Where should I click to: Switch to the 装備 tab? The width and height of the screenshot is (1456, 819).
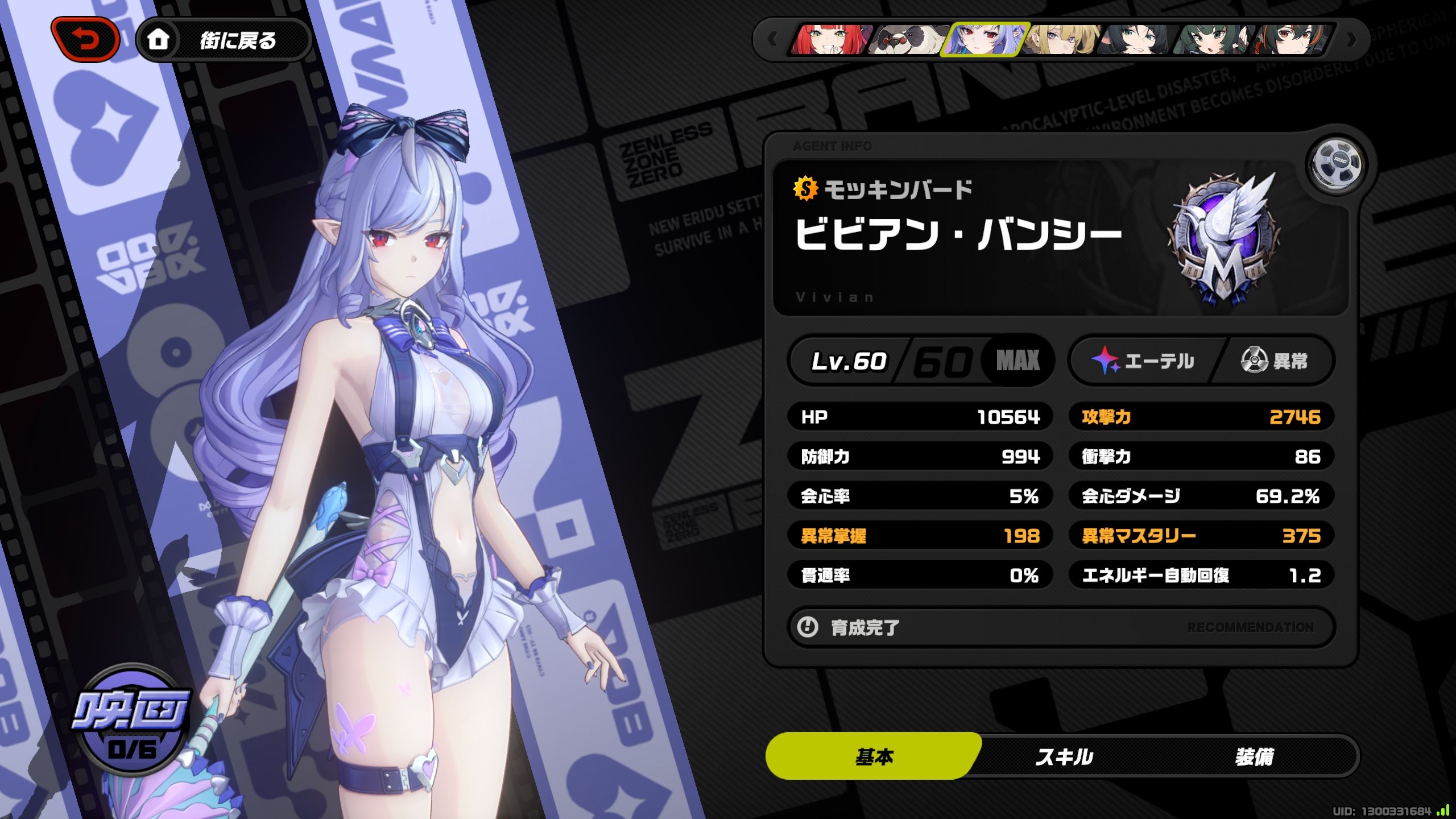coord(1254,757)
